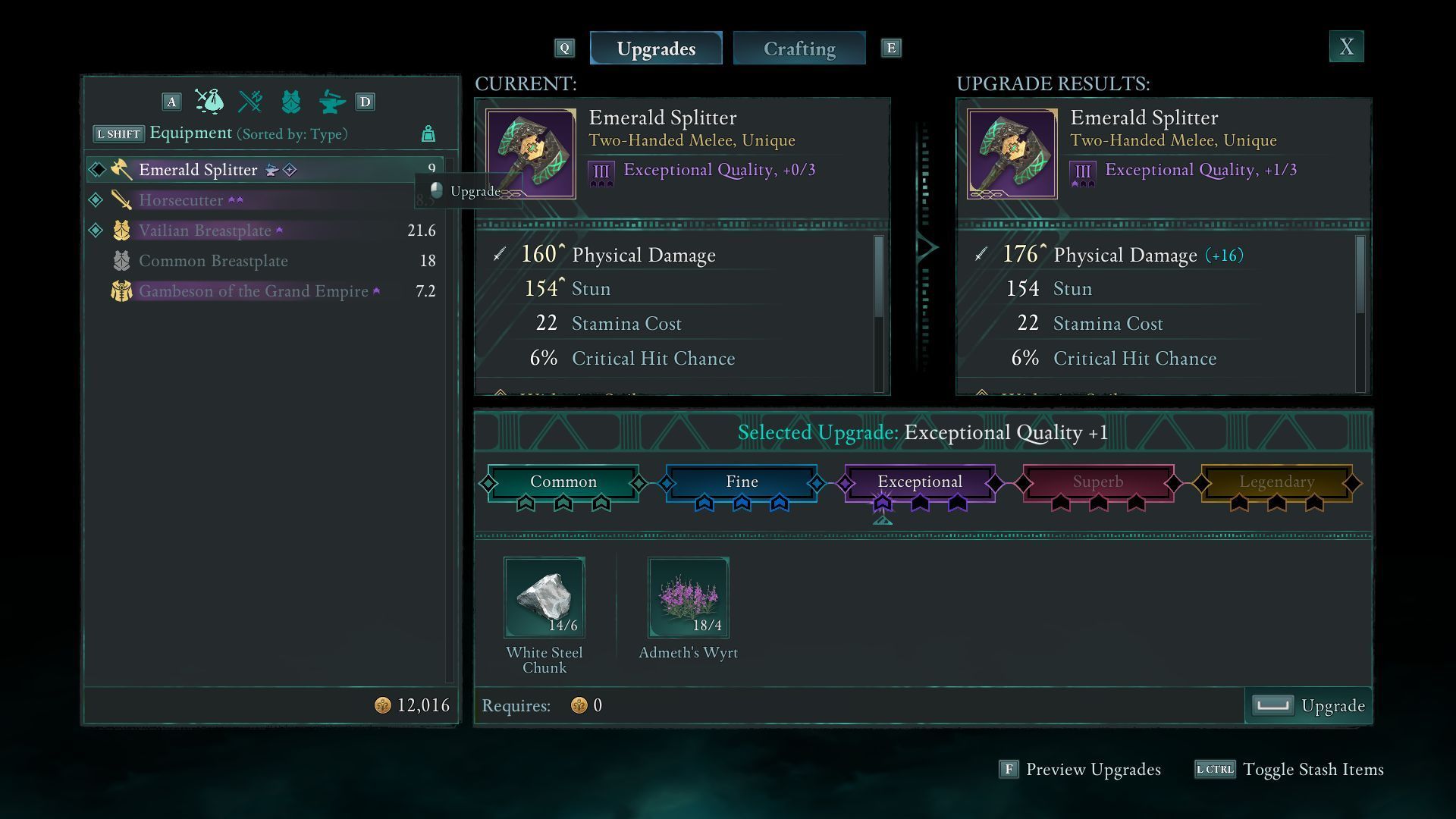Pick the Common Breastplate item
1456x819 pixels.
[x=213, y=261]
